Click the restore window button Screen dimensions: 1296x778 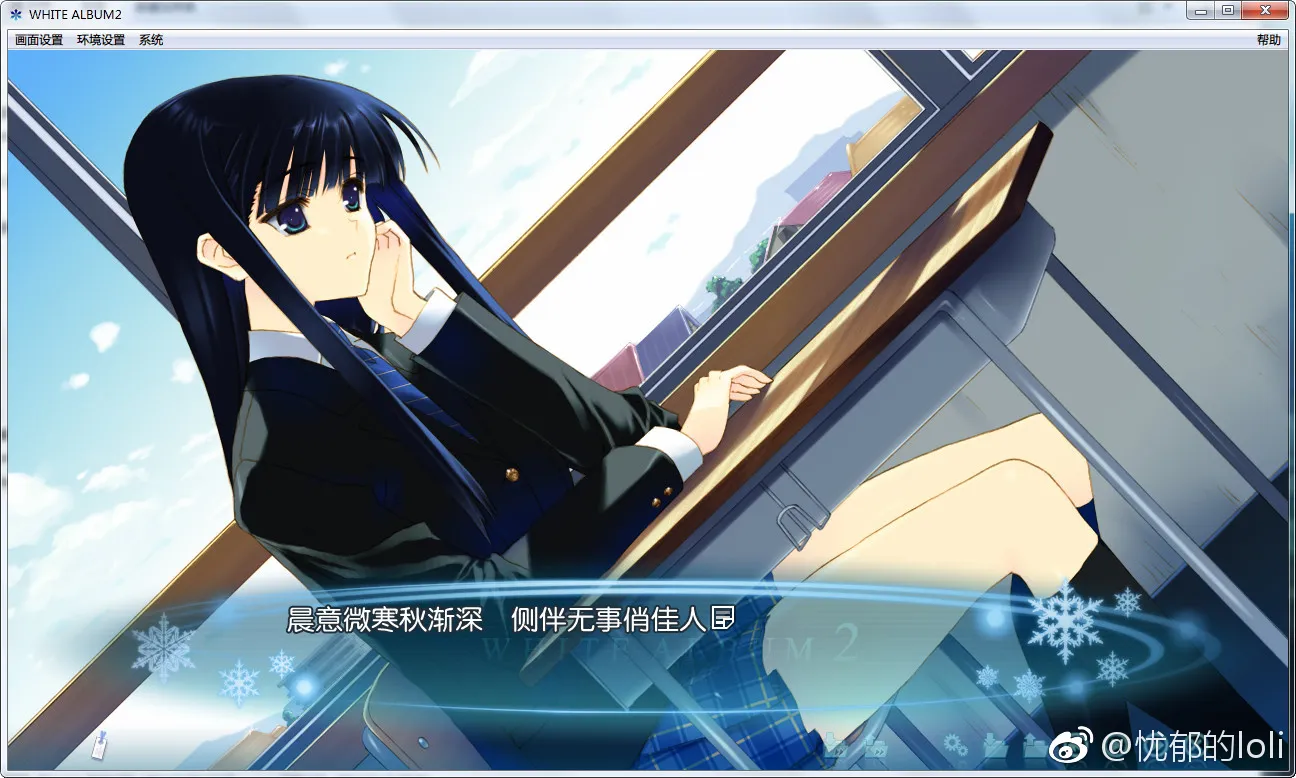[1228, 9]
